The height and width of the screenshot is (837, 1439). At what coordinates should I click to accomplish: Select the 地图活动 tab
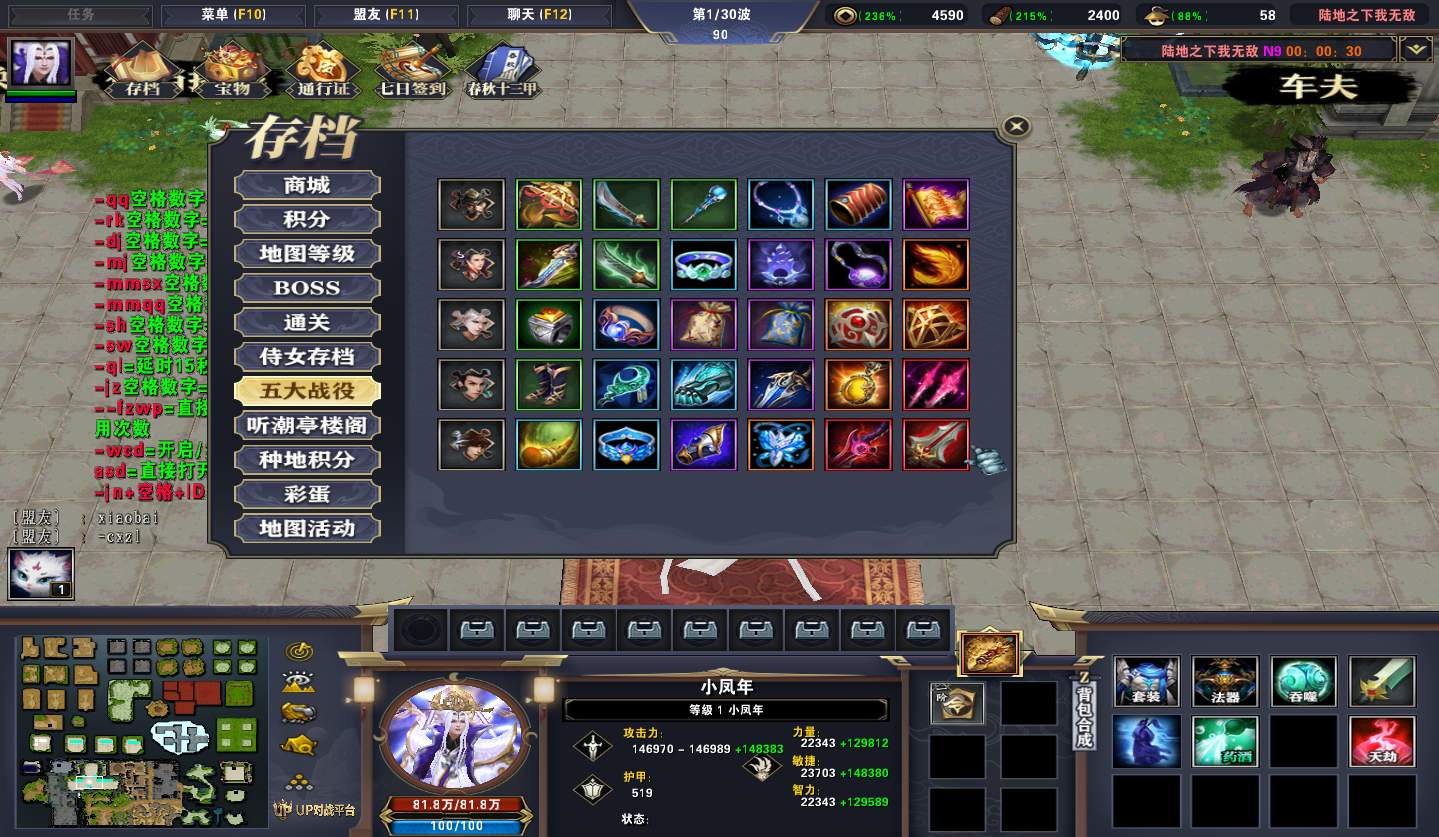click(x=307, y=528)
